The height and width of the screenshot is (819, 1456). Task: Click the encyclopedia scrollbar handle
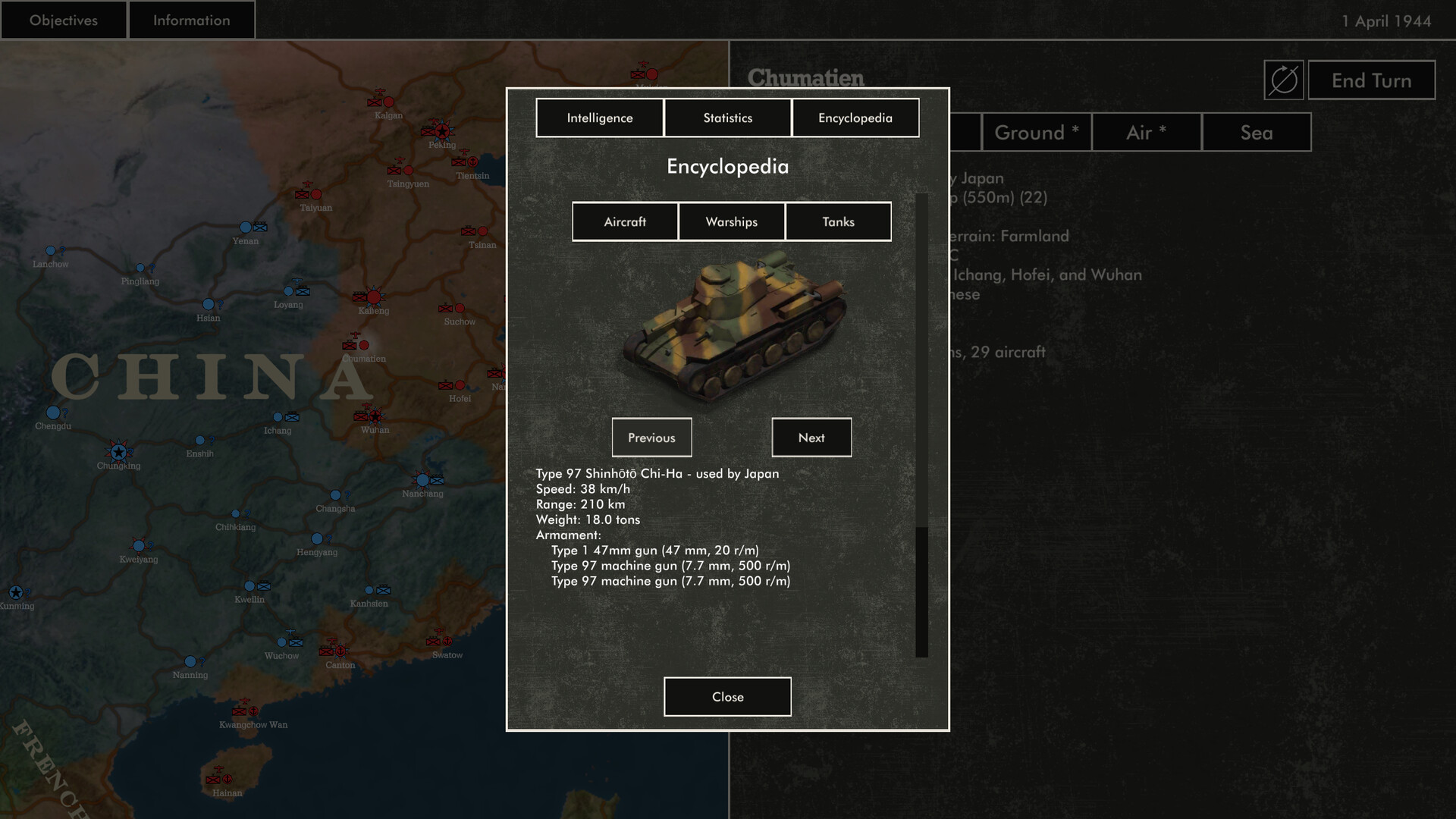(x=921, y=591)
